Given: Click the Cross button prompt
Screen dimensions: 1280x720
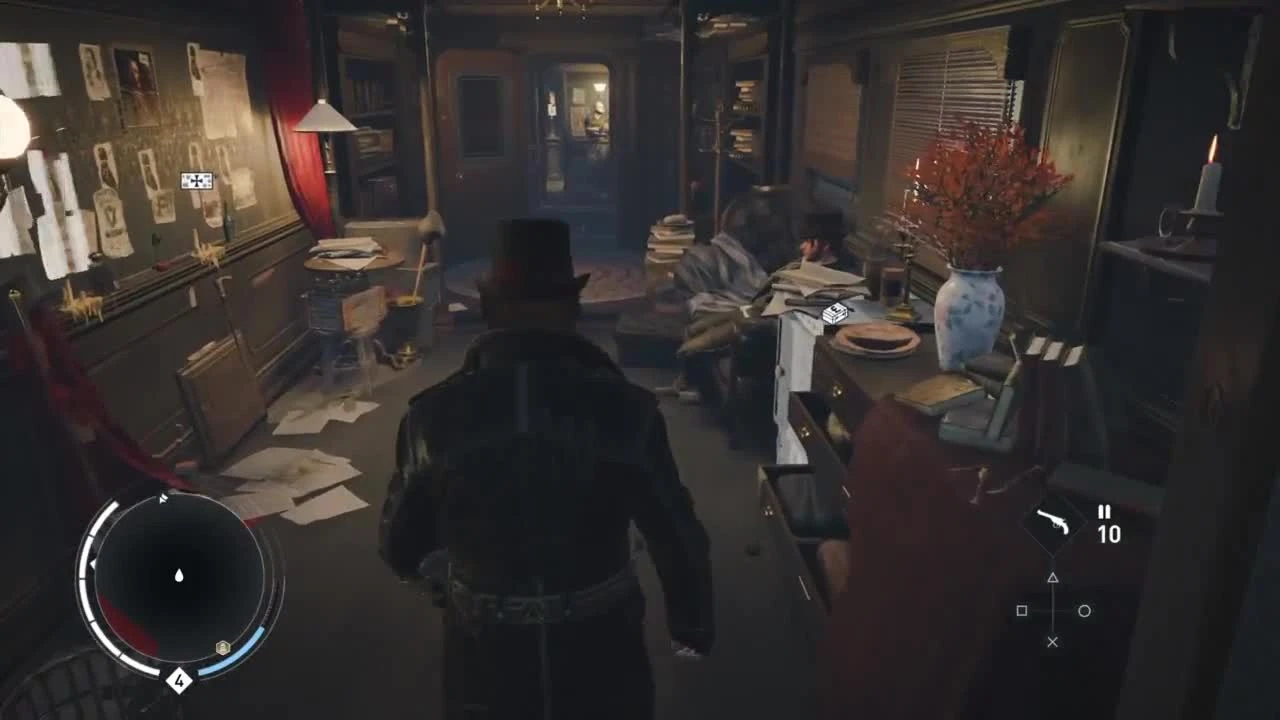Looking at the screenshot, I should pyautogui.click(x=1052, y=640).
